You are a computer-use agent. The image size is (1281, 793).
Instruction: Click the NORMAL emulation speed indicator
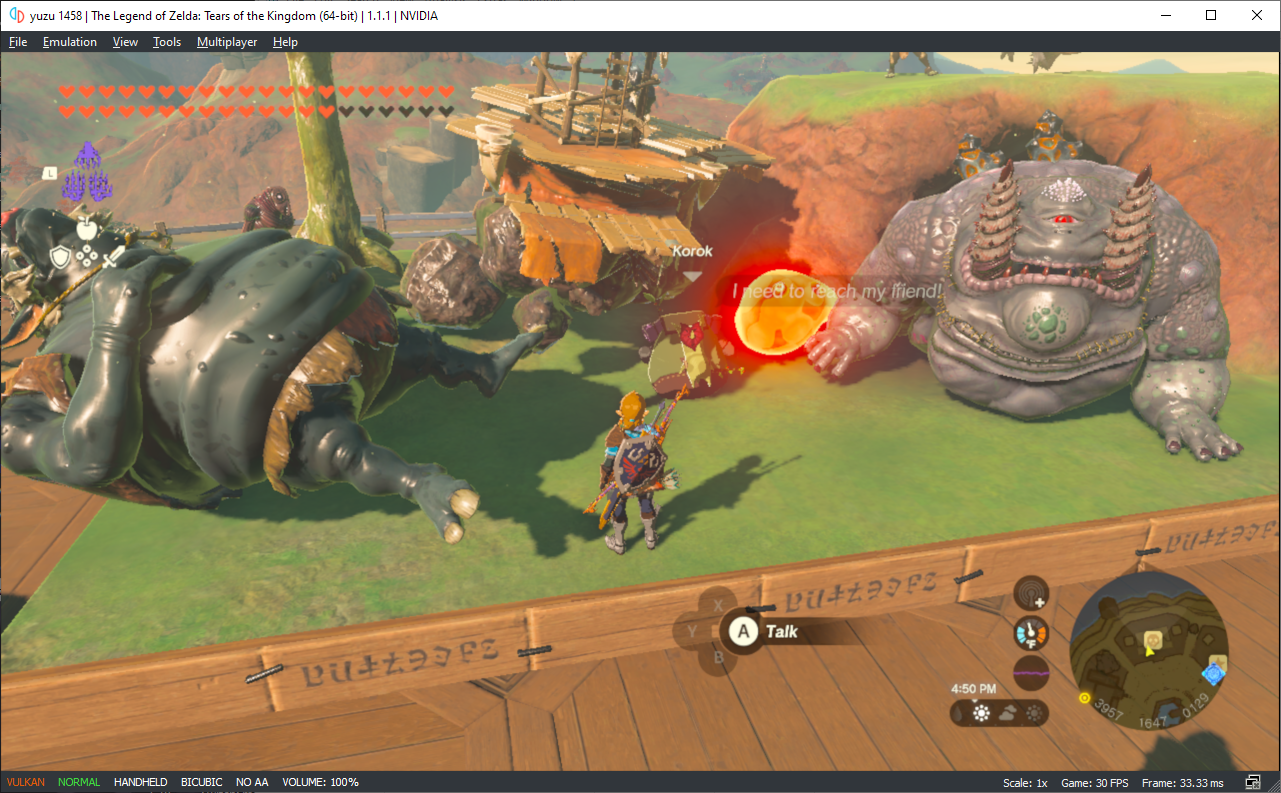pos(78,781)
